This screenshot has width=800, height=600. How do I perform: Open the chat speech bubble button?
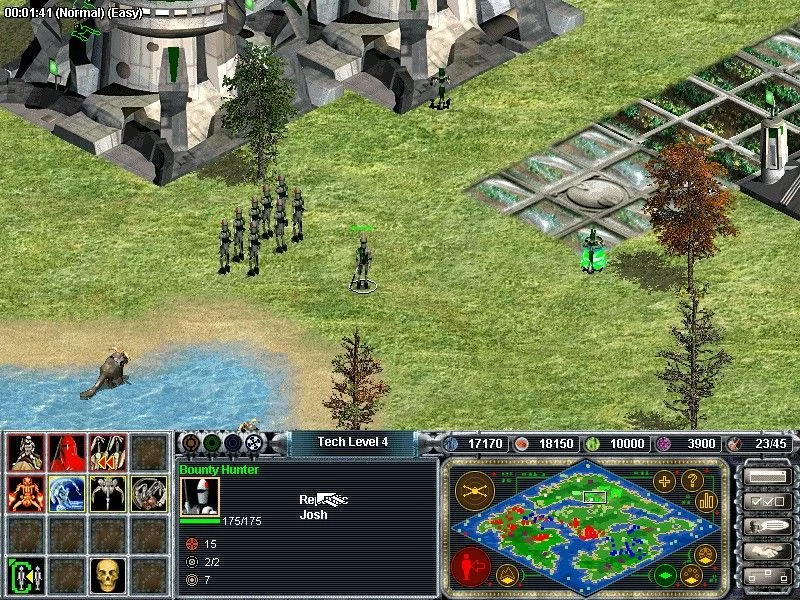click(x=763, y=526)
